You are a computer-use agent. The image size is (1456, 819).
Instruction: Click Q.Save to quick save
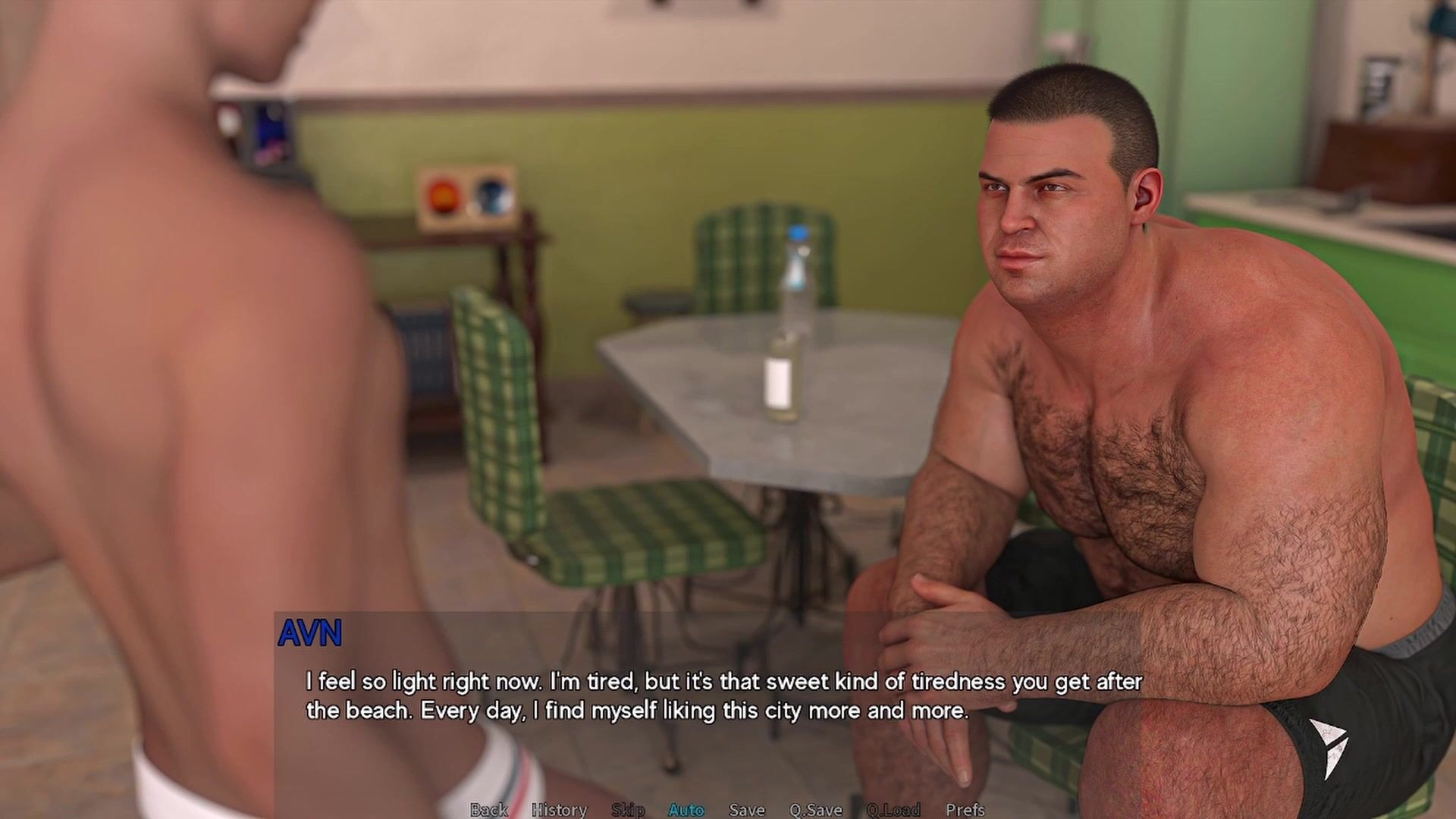816,810
